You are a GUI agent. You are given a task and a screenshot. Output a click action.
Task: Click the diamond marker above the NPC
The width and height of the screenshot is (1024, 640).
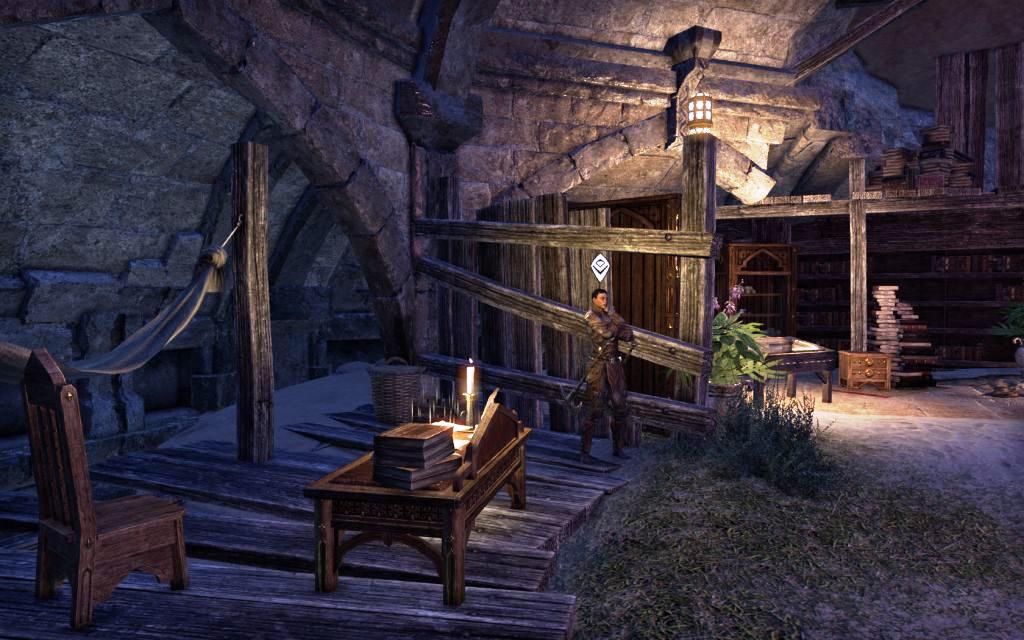click(599, 266)
